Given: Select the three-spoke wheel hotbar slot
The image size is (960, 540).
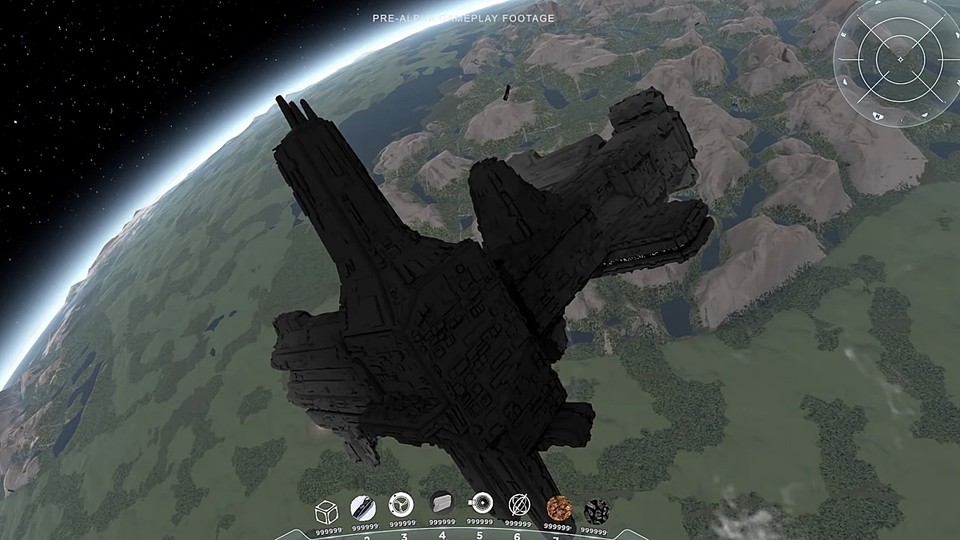Looking at the screenshot, I should [x=400, y=503].
